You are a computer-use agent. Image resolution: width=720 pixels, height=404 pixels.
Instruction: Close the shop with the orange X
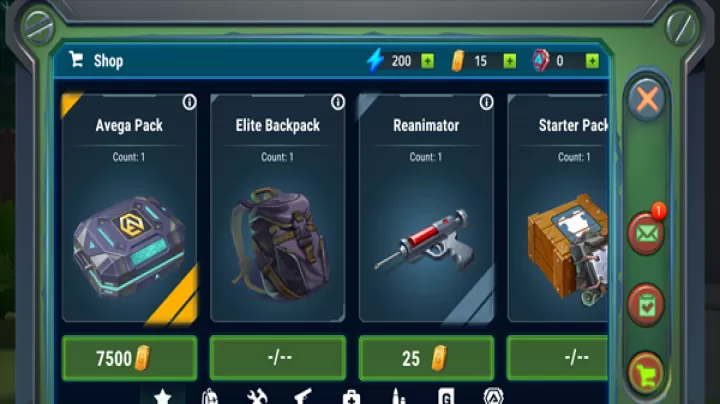pos(647,99)
